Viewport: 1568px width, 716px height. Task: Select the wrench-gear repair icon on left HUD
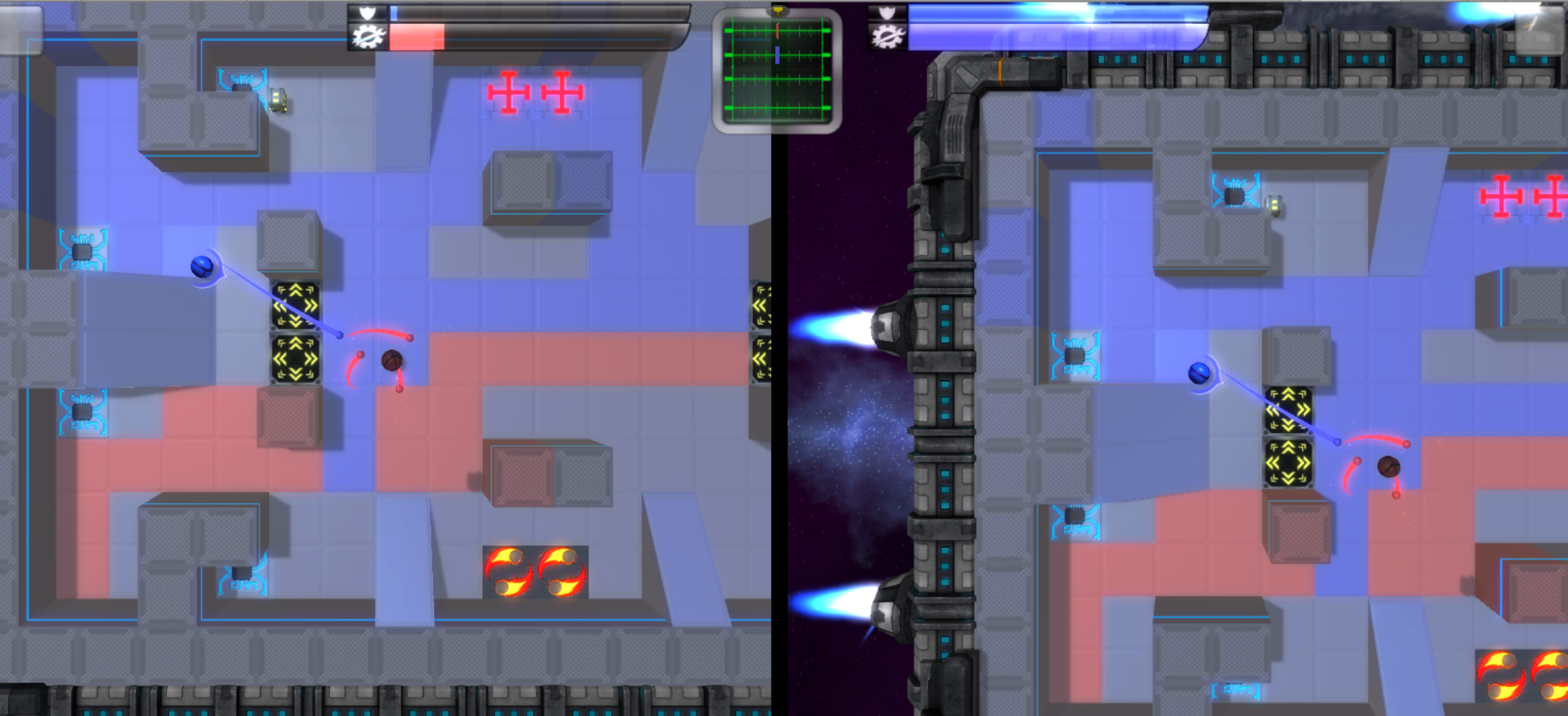point(369,36)
